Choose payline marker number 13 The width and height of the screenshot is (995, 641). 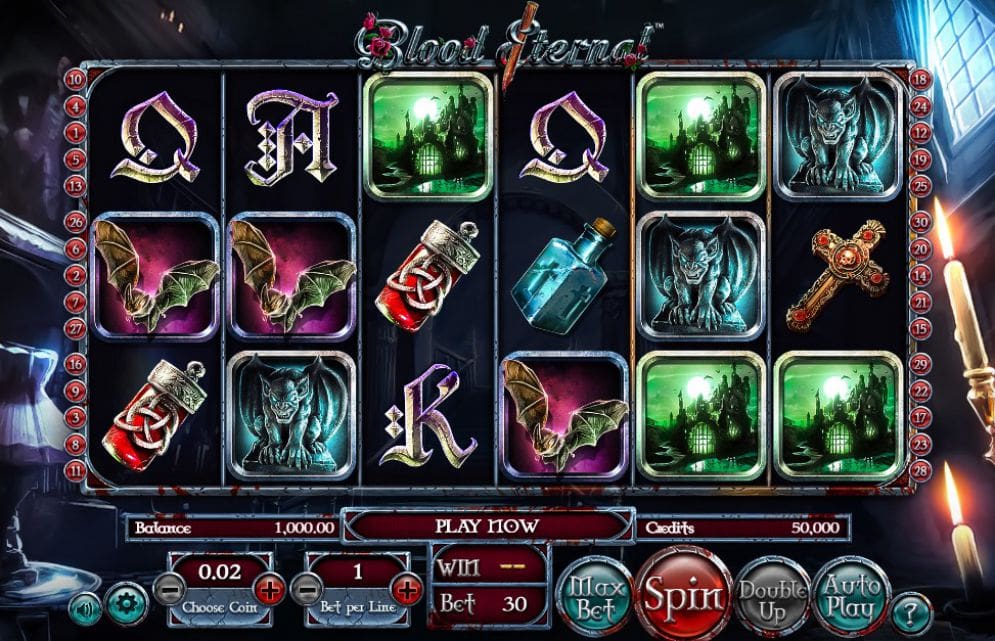tap(74, 185)
